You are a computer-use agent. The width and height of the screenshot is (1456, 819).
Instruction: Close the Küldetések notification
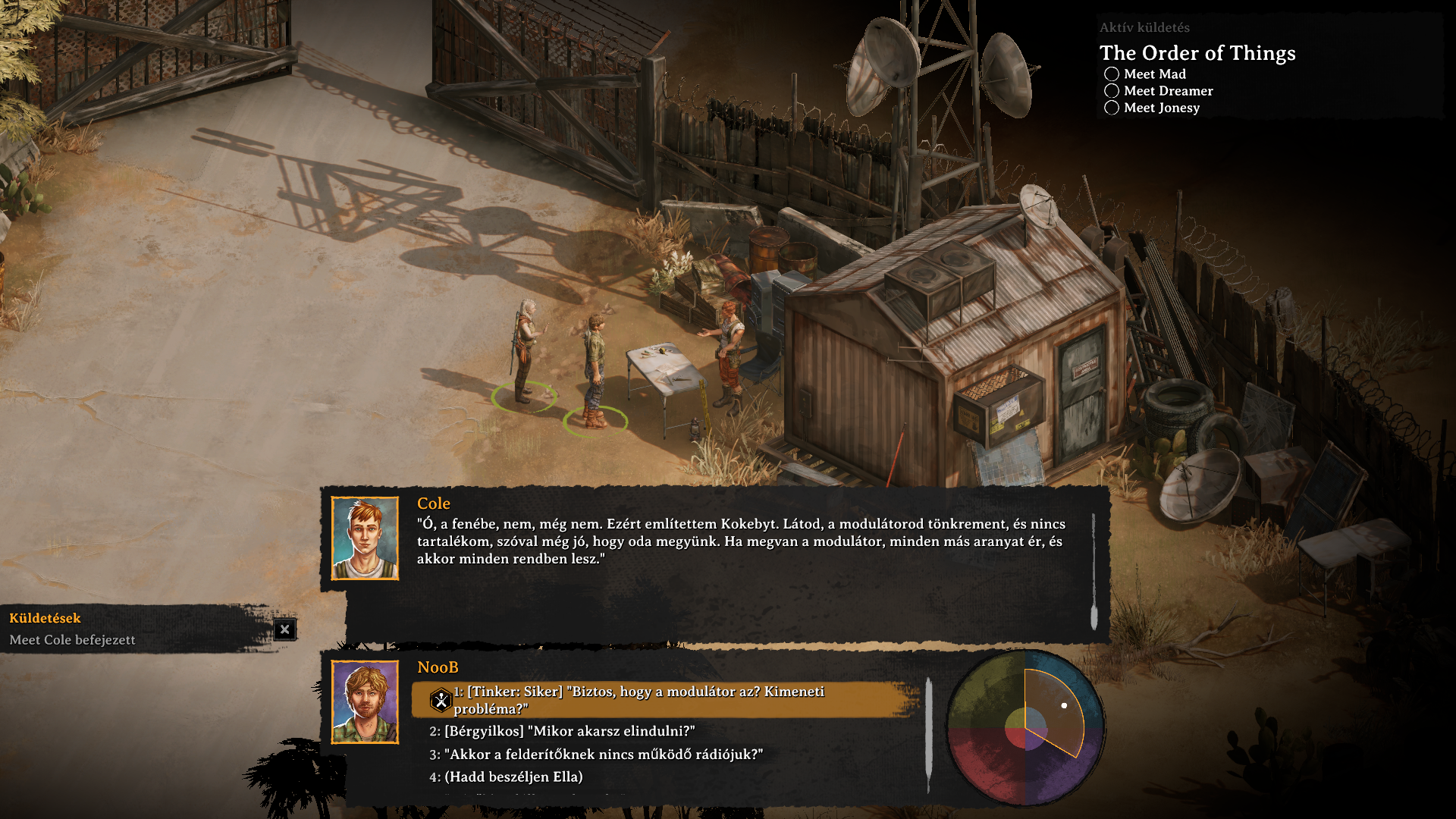click(284, 629)
